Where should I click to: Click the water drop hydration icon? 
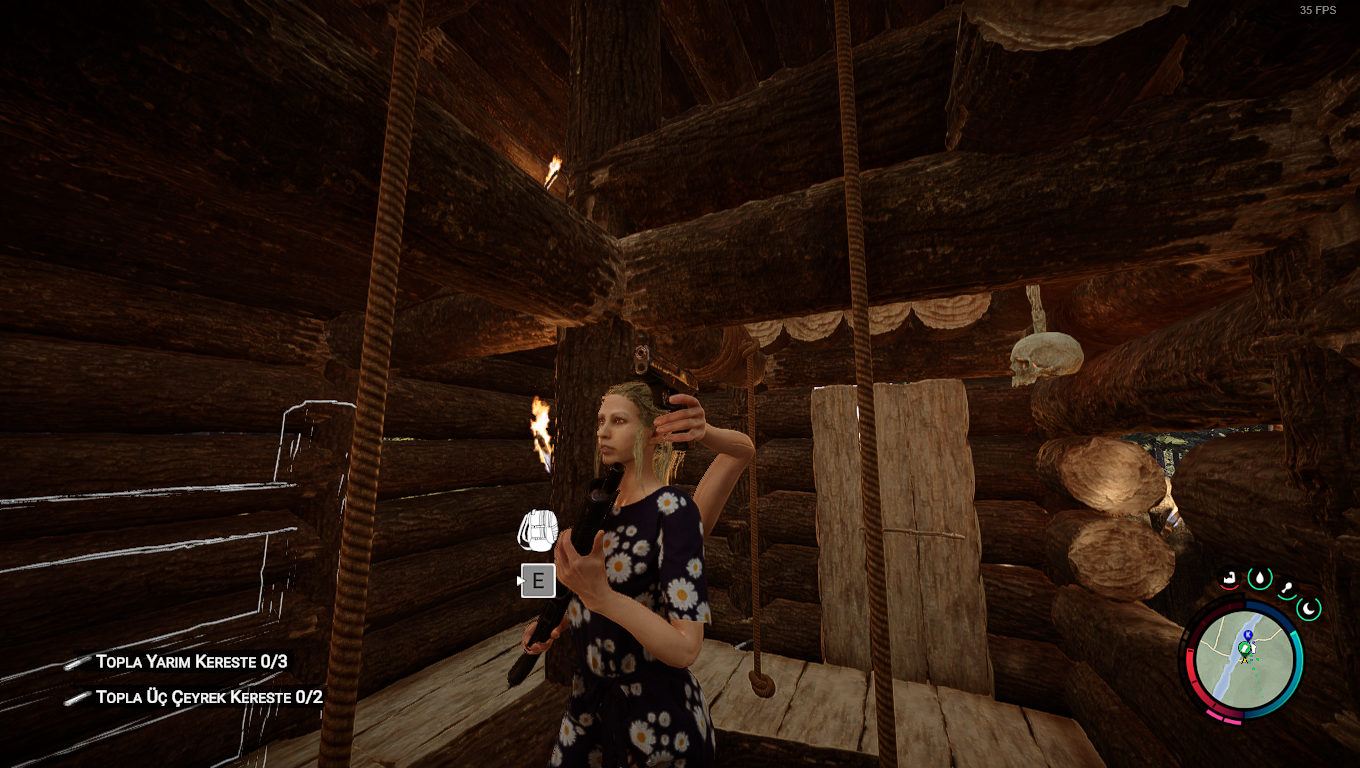pyautogui.click(x=1259, y=577)
